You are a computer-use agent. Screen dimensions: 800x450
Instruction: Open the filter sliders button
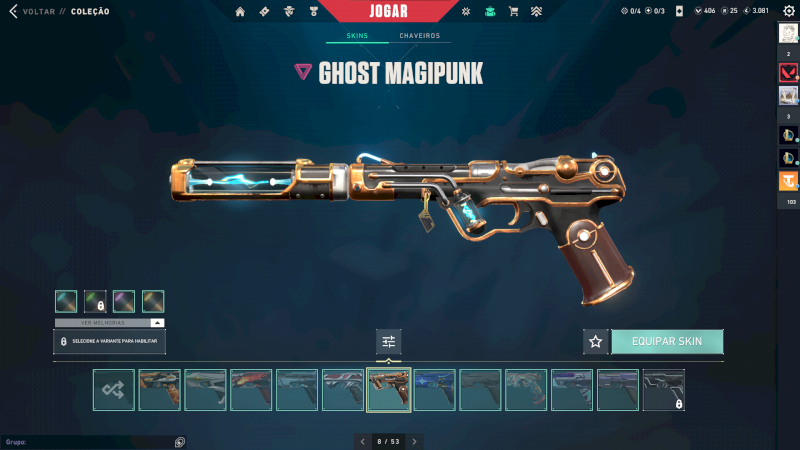coord(389,341)
